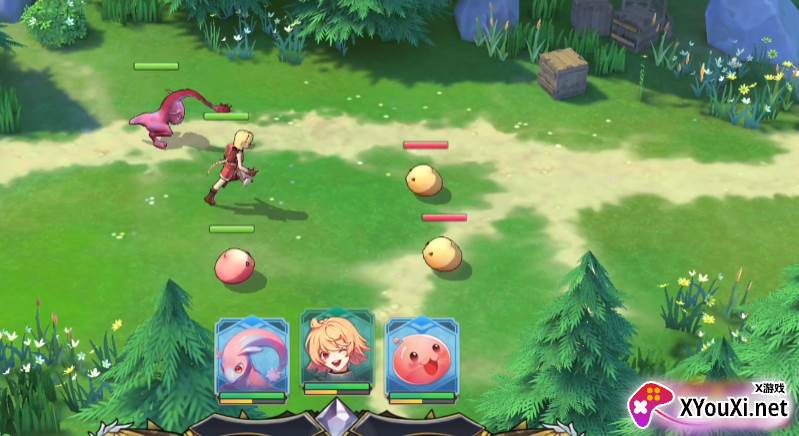
Task: Select the pink dragon character portrait
Action: click(250, 357)
